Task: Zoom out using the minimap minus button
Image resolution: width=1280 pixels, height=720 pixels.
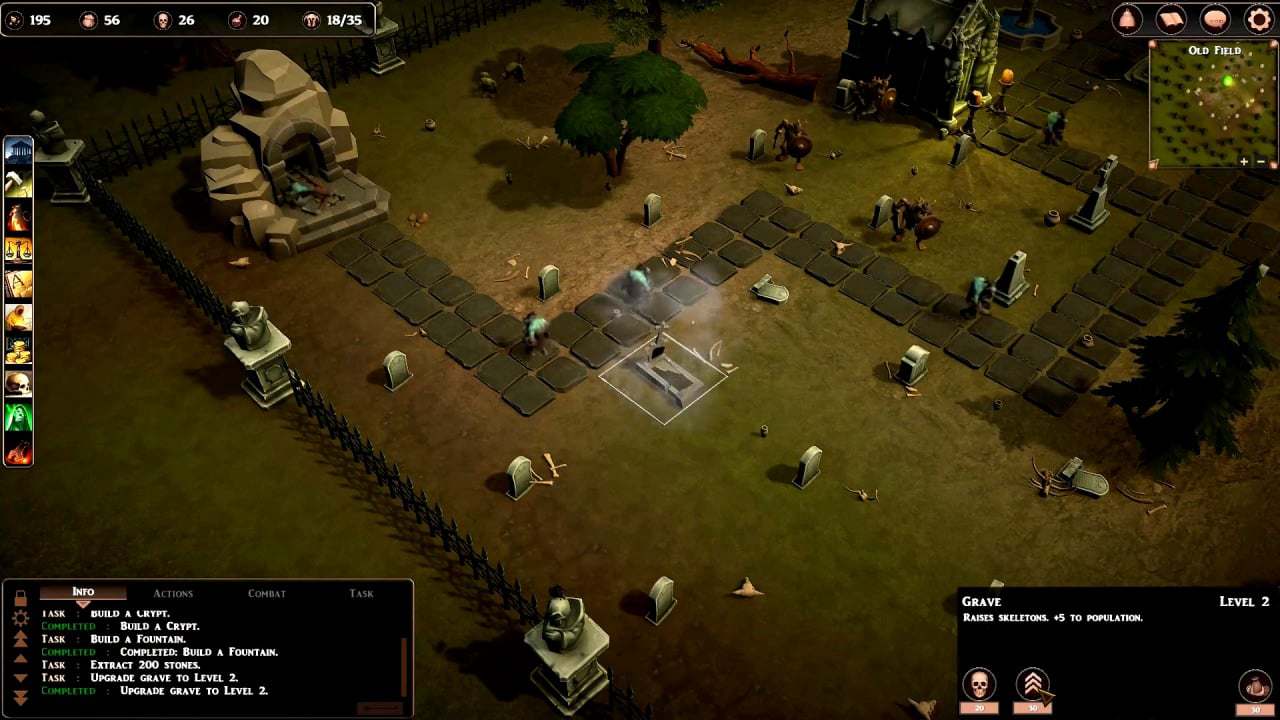Action: (1261, 159)
